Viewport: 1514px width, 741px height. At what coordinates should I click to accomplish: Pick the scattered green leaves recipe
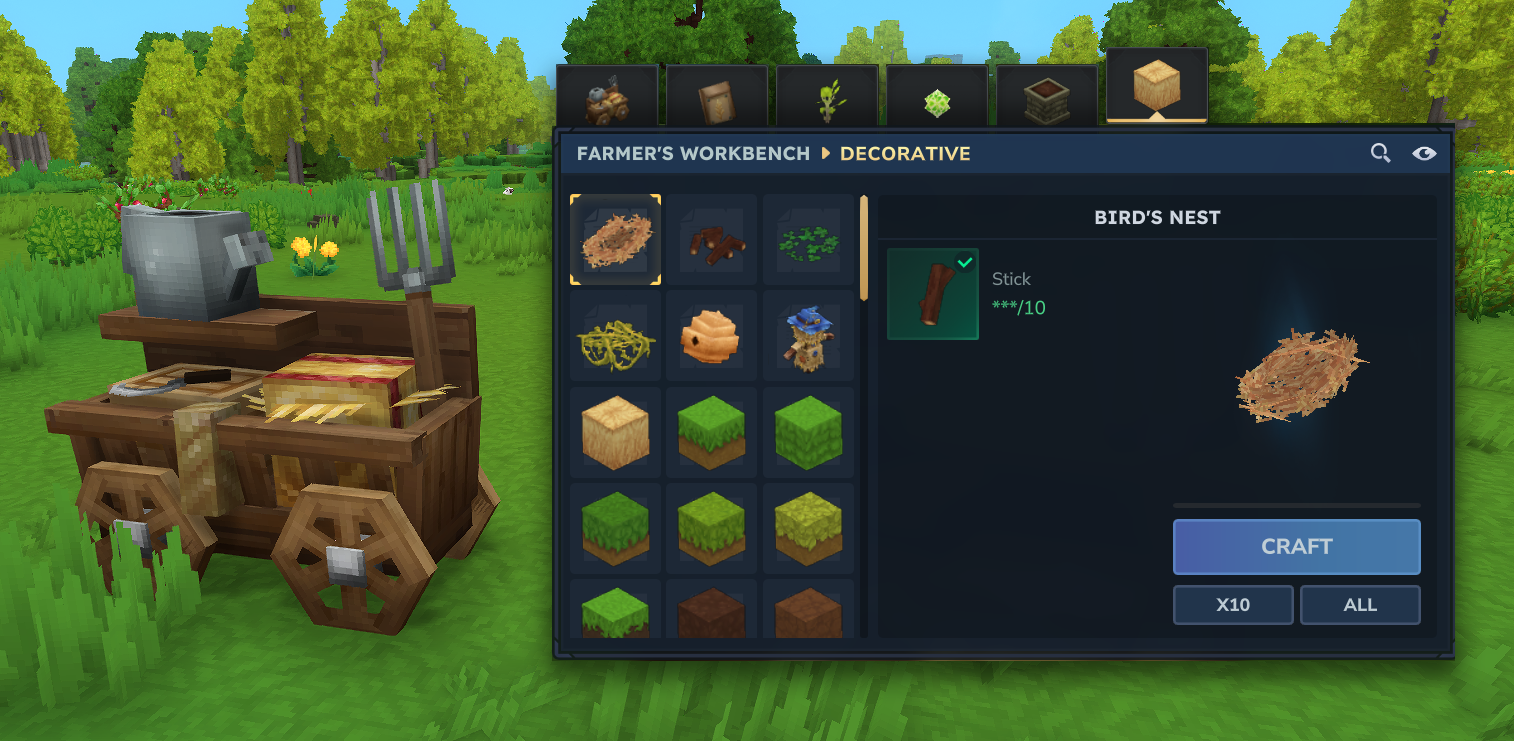click(808, 239)
